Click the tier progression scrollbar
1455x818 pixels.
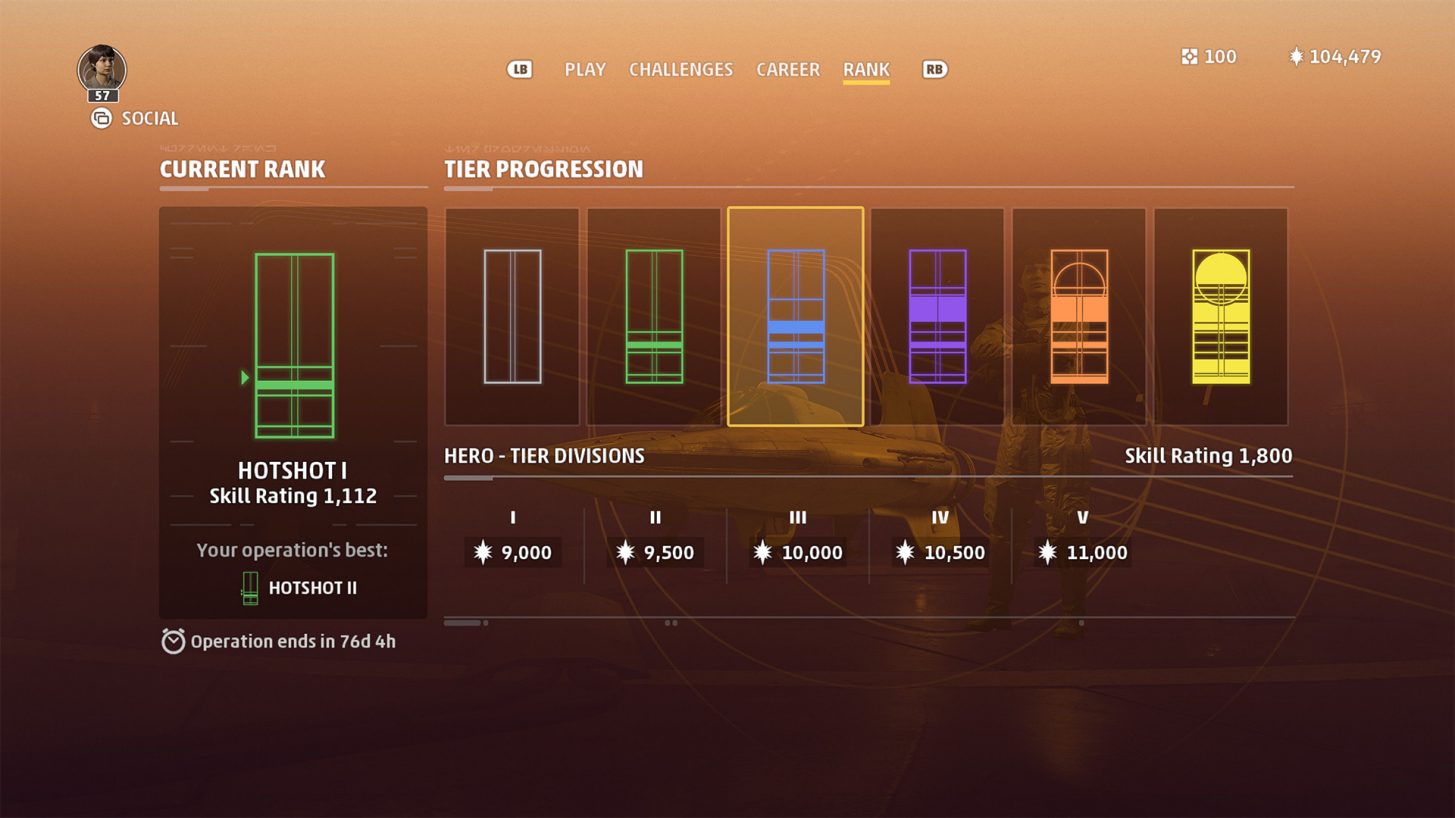[x=465, y=621]
